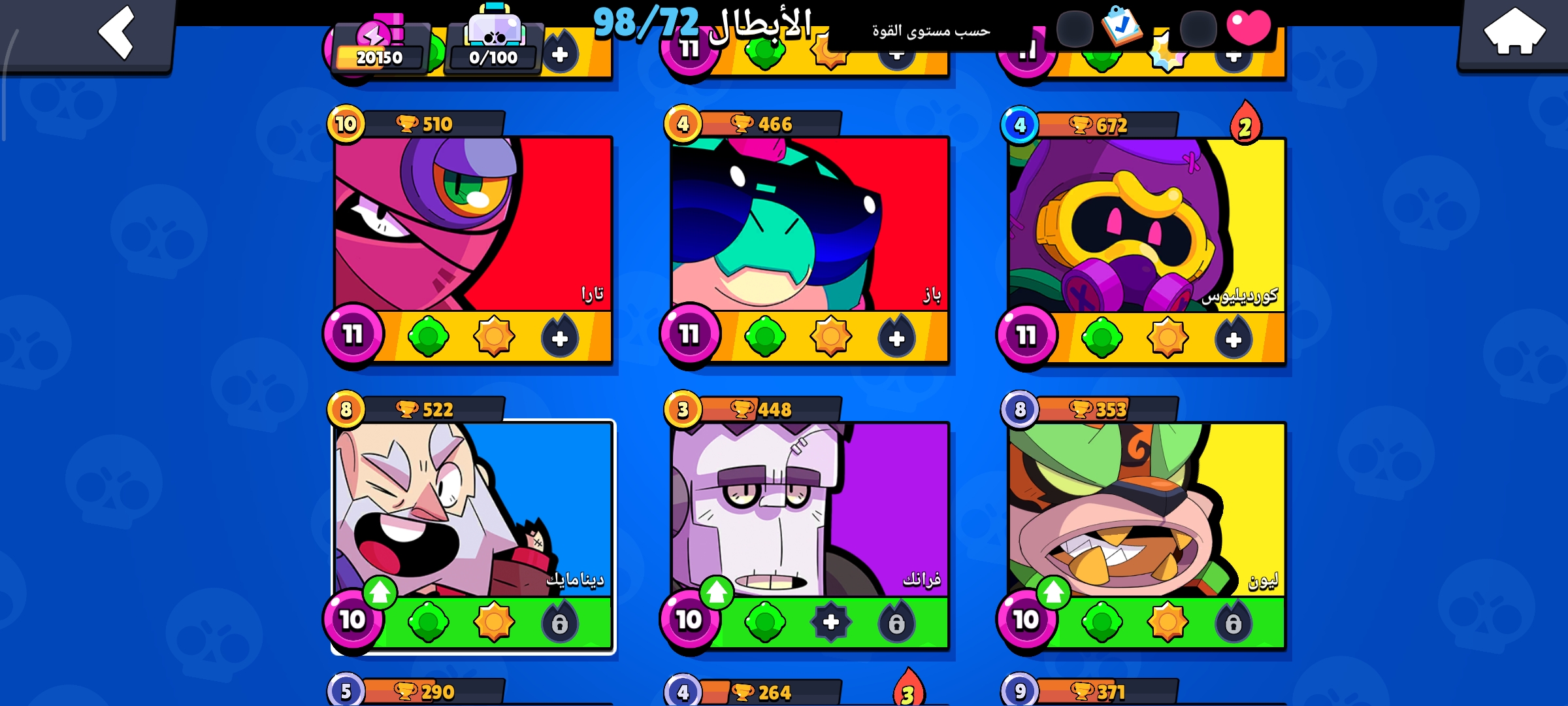Return to the home screen

pos(1513,33)
